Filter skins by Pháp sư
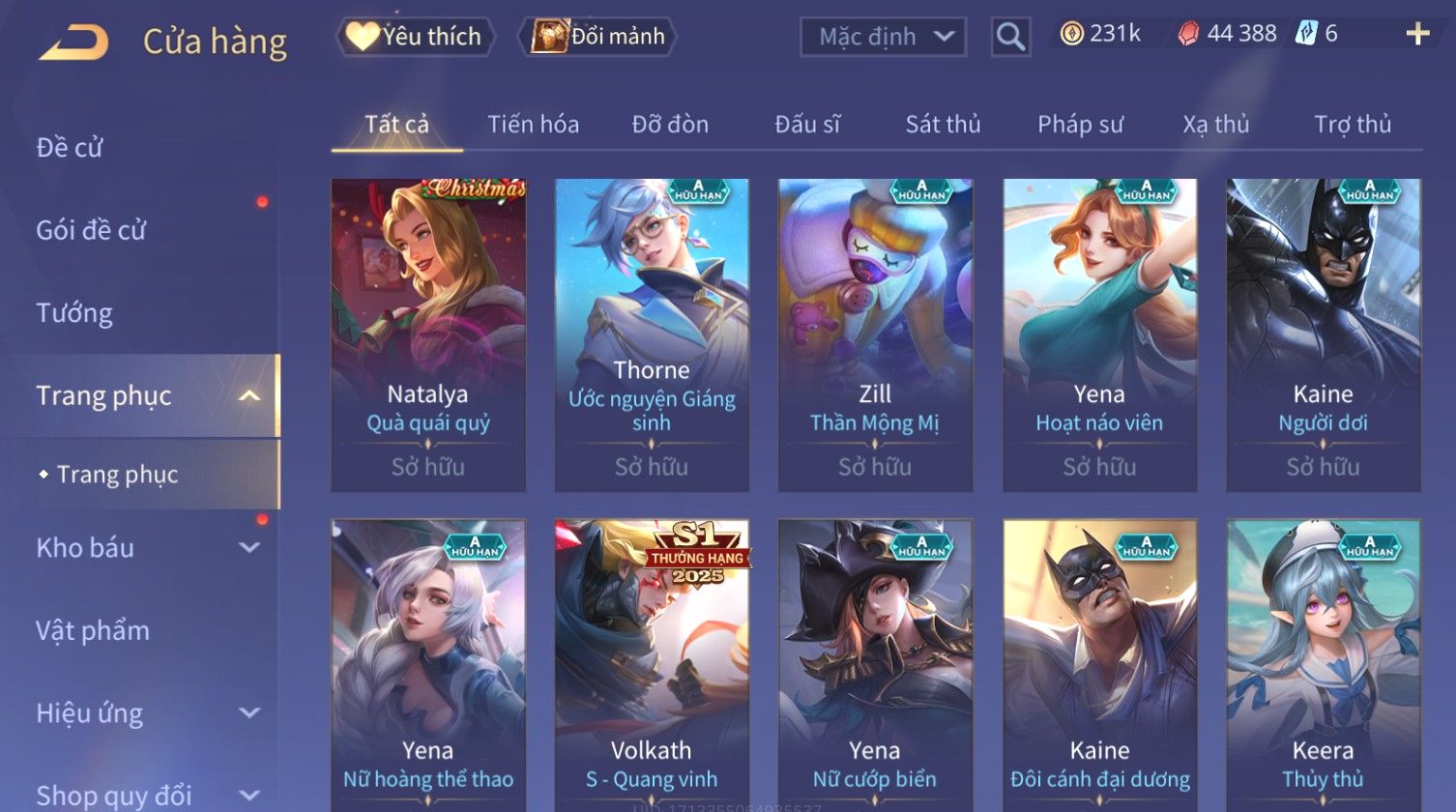This screenshot has width=1456, height=812. 1080,125
